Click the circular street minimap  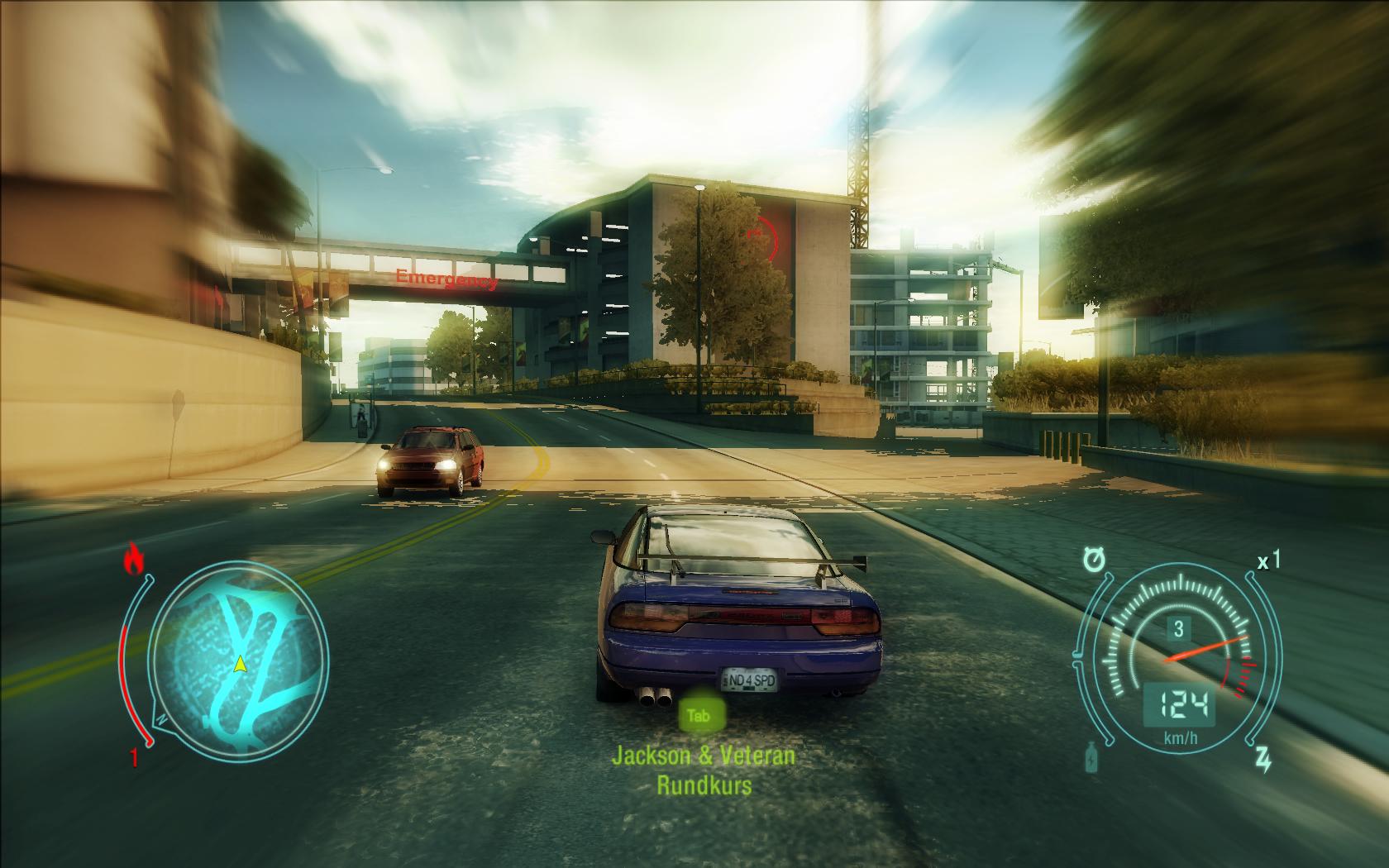click(240, 656)
